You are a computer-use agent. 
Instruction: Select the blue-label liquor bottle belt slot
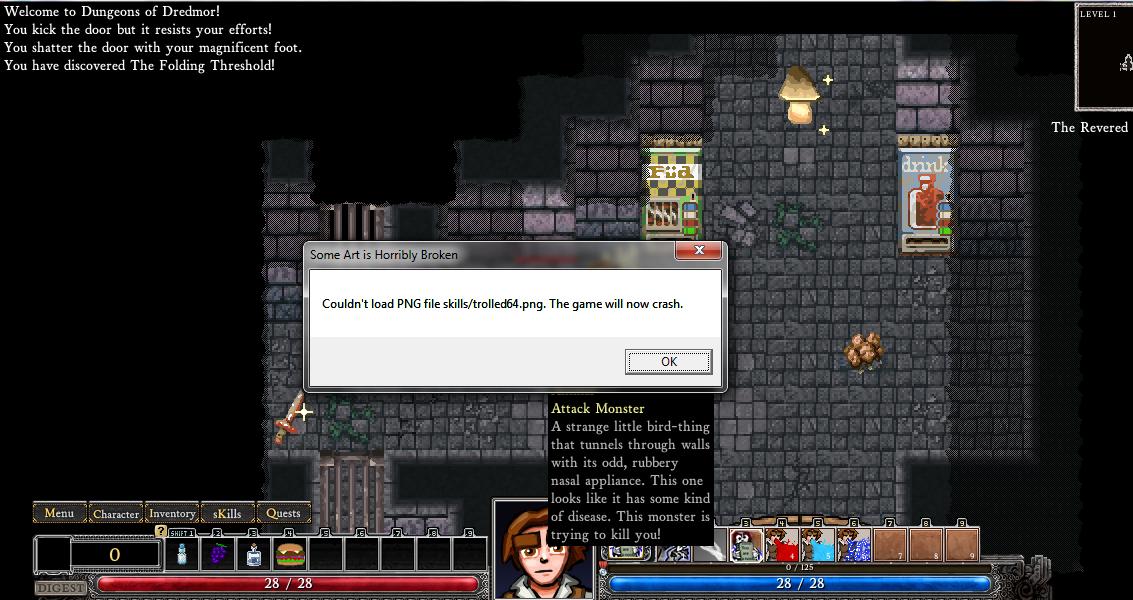coord(254,554)
